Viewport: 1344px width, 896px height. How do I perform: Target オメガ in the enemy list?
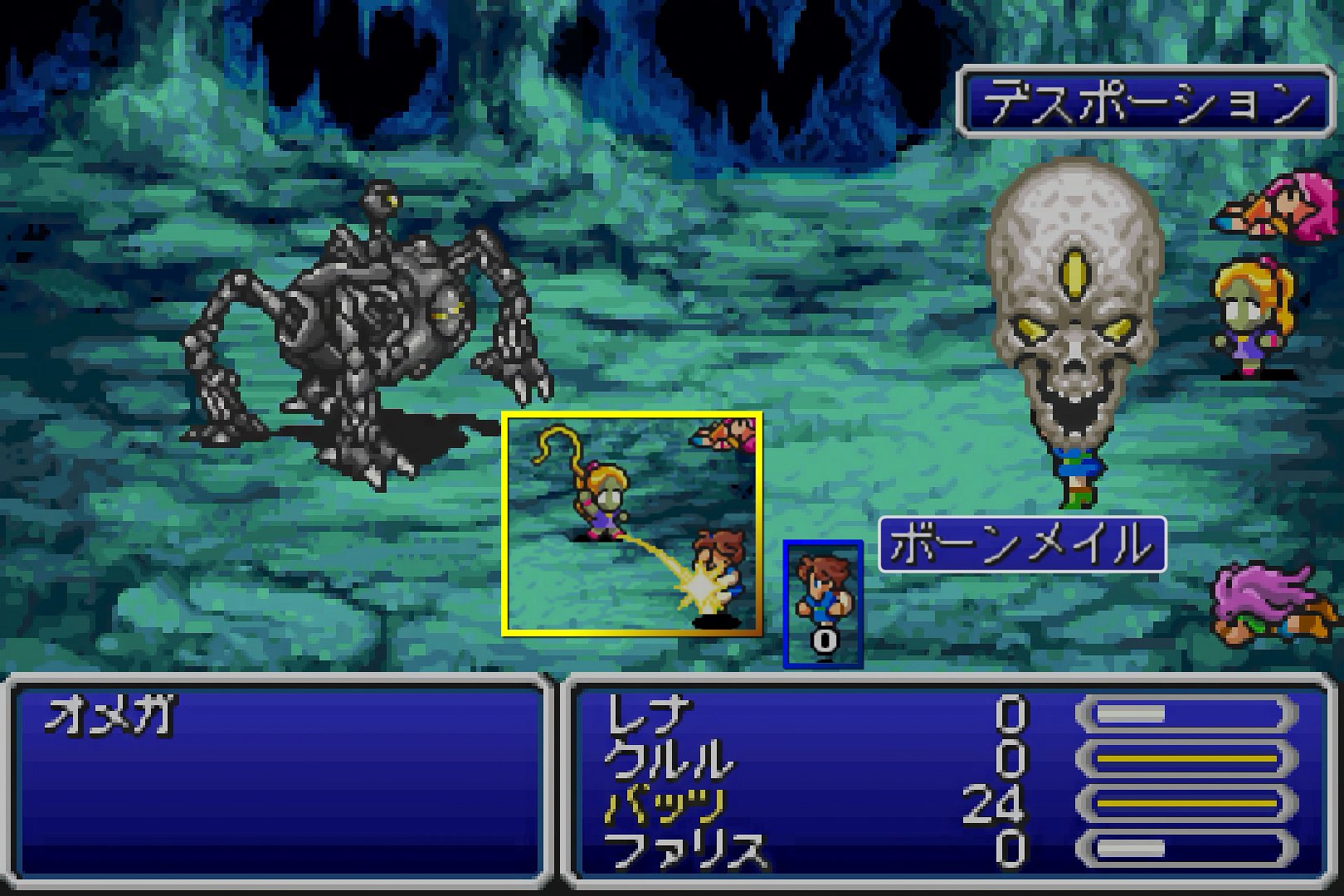coord(110,715)
